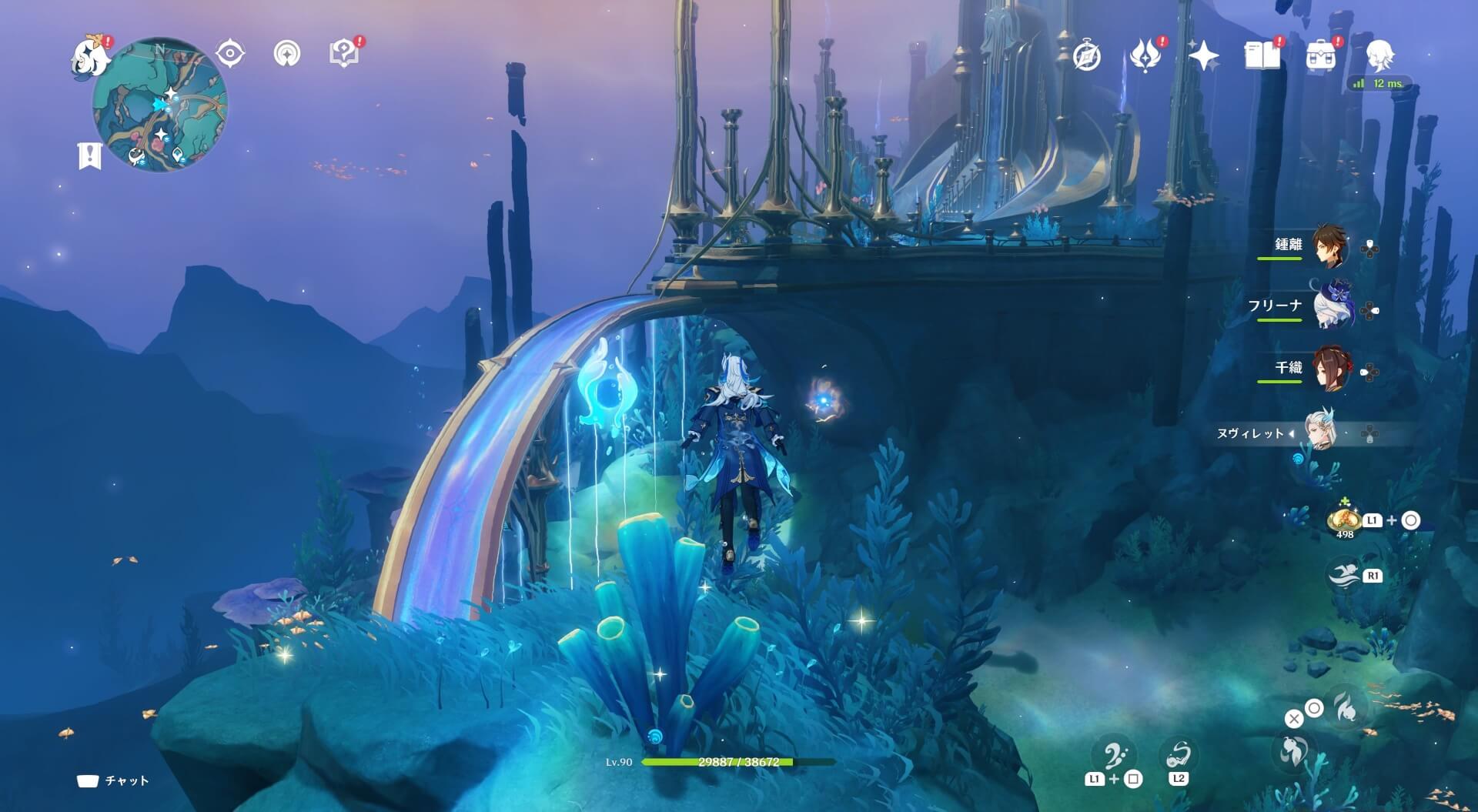
Task: Open the wish star icon
Action: (1203, 55)
